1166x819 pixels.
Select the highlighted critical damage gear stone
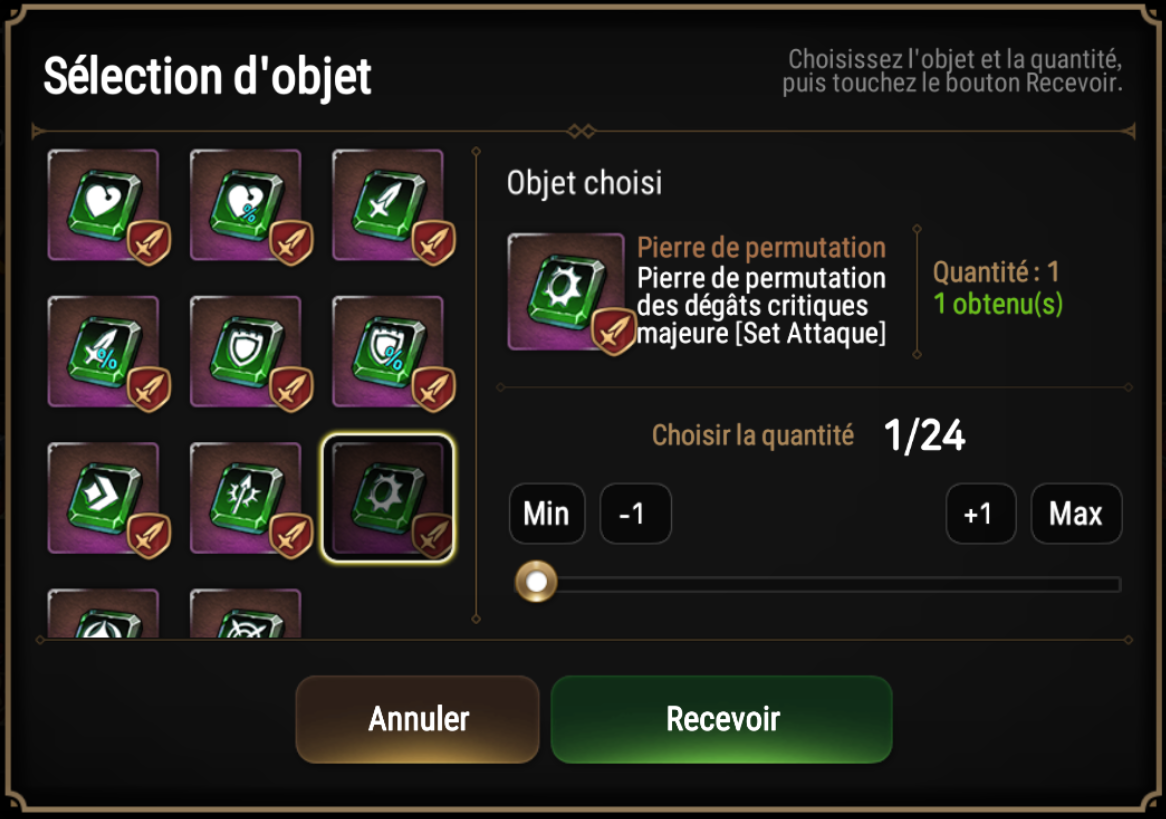click(388, 498)
